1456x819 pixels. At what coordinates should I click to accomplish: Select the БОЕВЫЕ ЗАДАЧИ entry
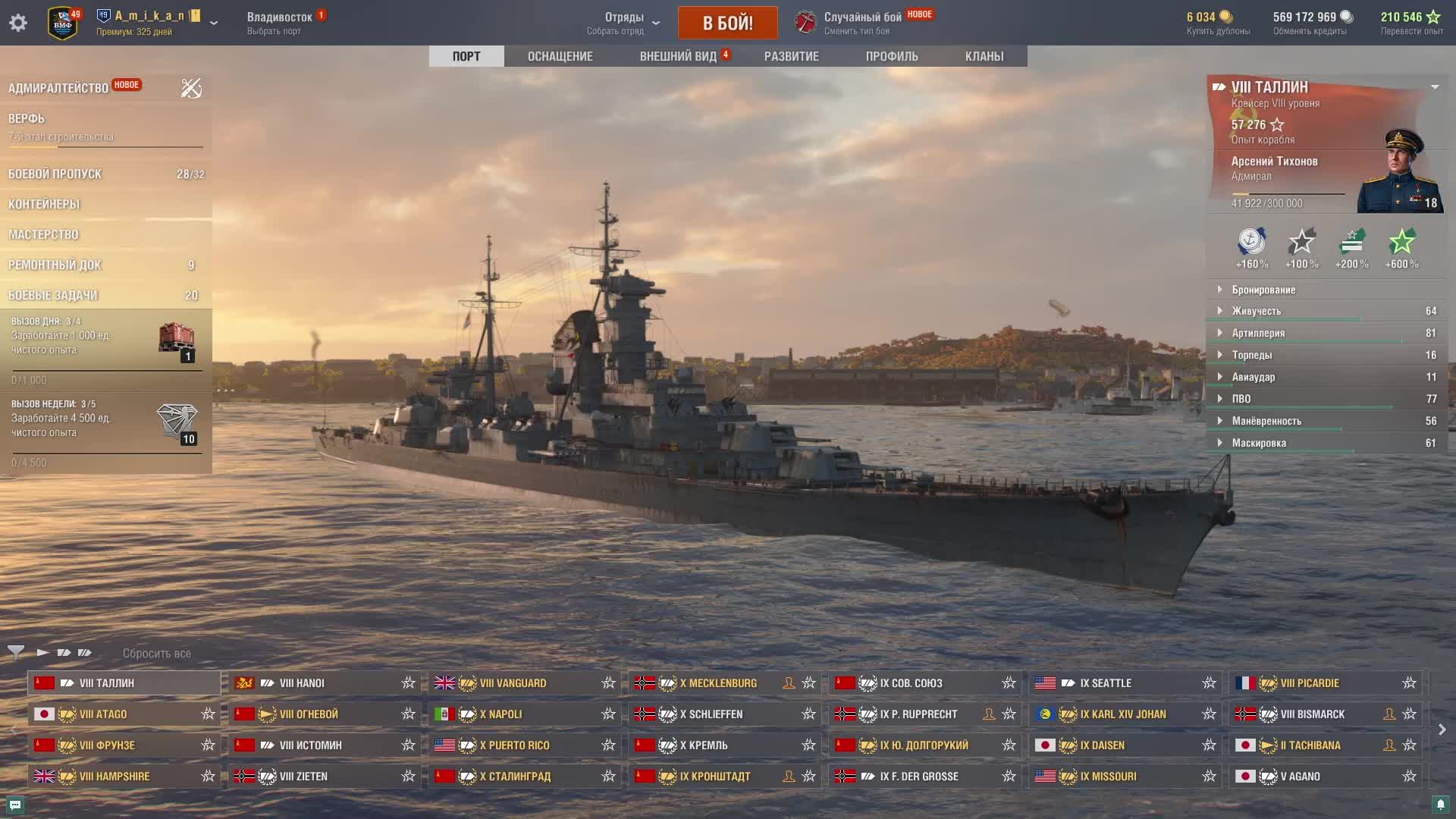(x=53, y=295)
